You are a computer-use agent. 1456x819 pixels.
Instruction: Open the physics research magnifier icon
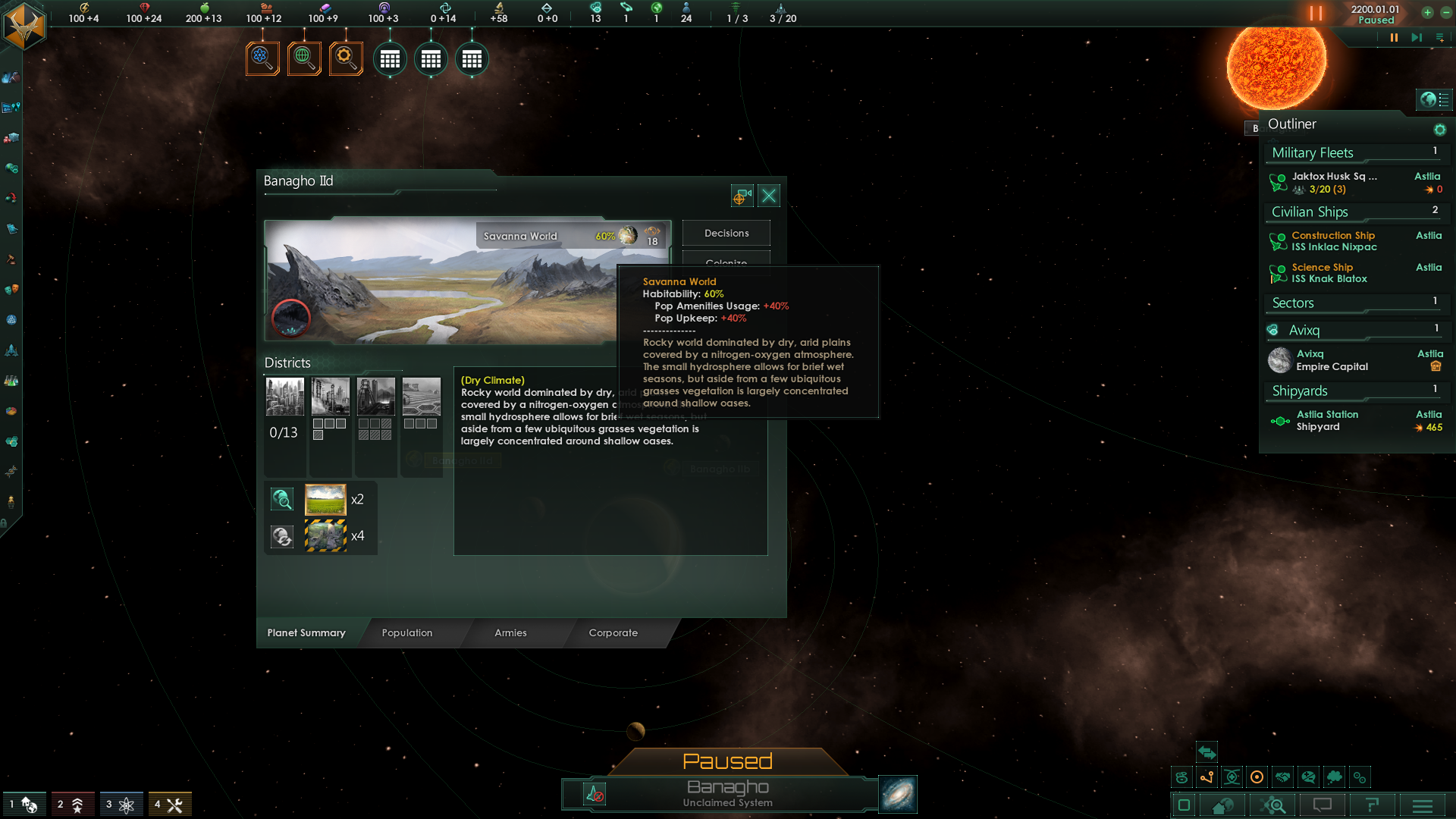click(x=262, y=58)
